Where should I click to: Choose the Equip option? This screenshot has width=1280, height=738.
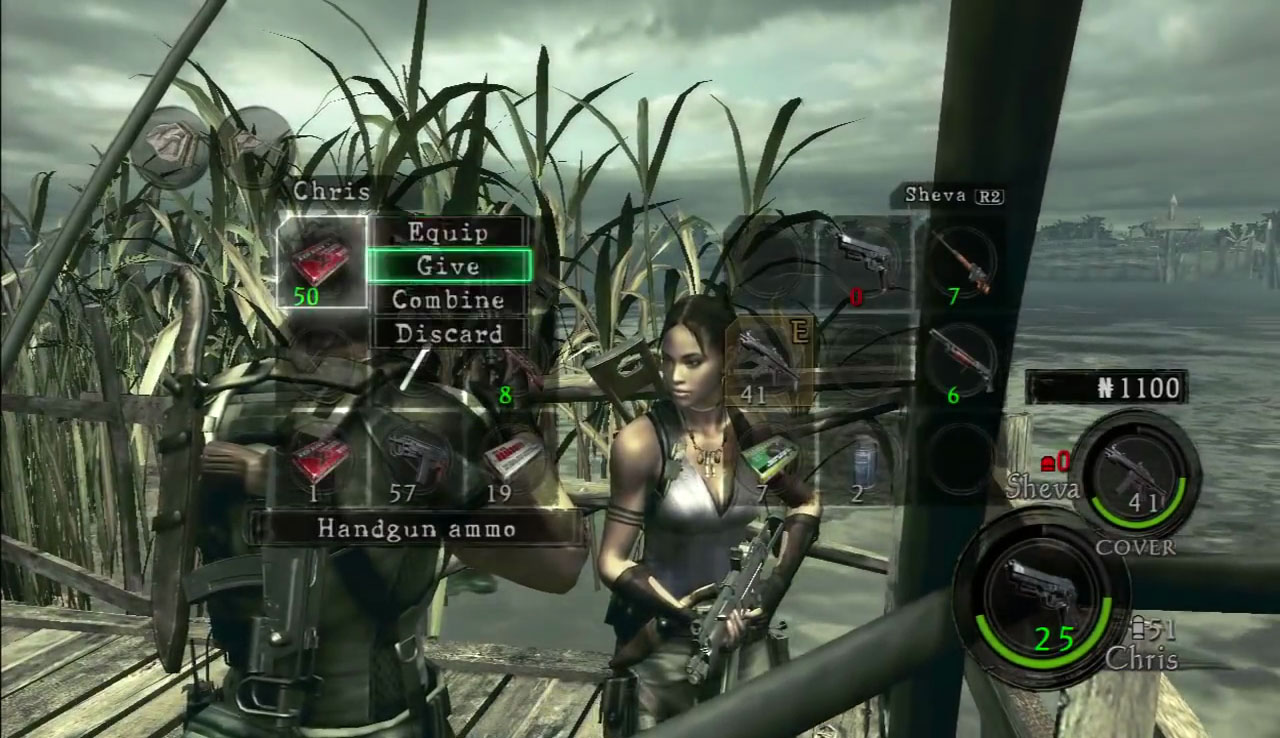point(448,233)
